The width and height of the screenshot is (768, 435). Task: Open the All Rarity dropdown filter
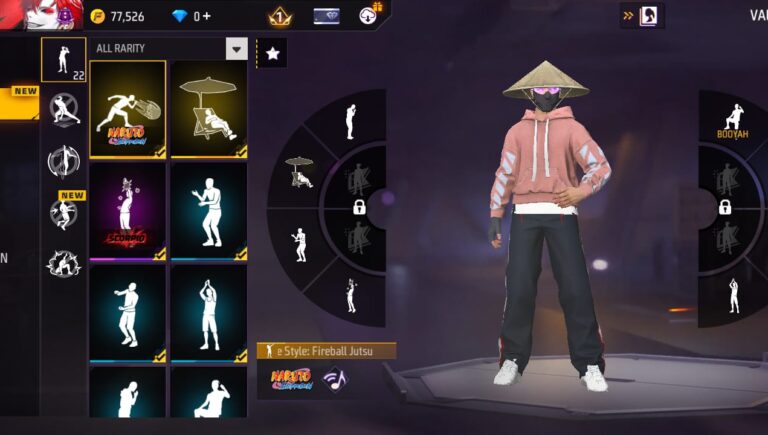click(x=236, y=48)
